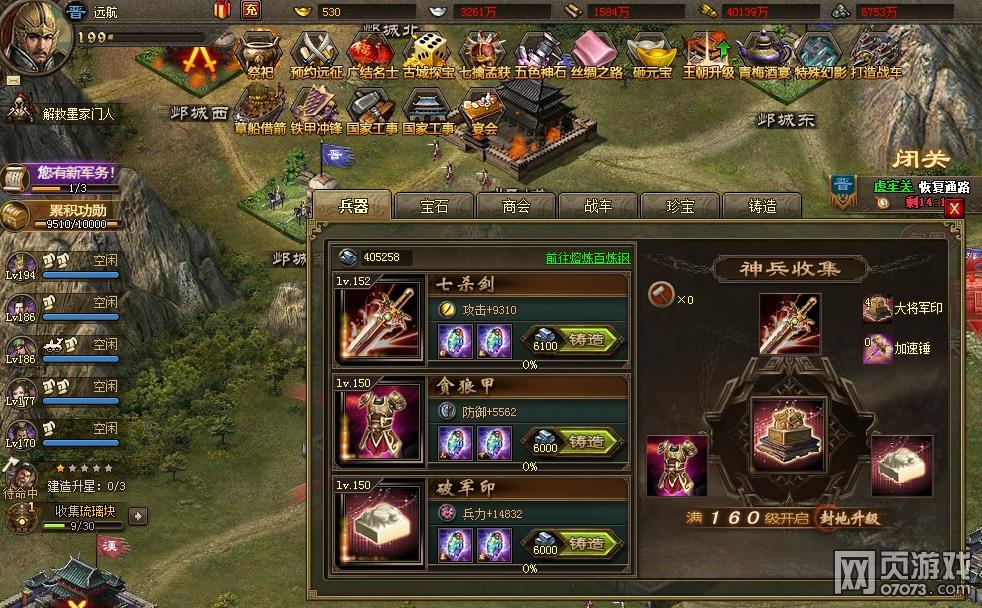
Task: Forge the 七杀剑 for 6100
Action: click(586, 339)
